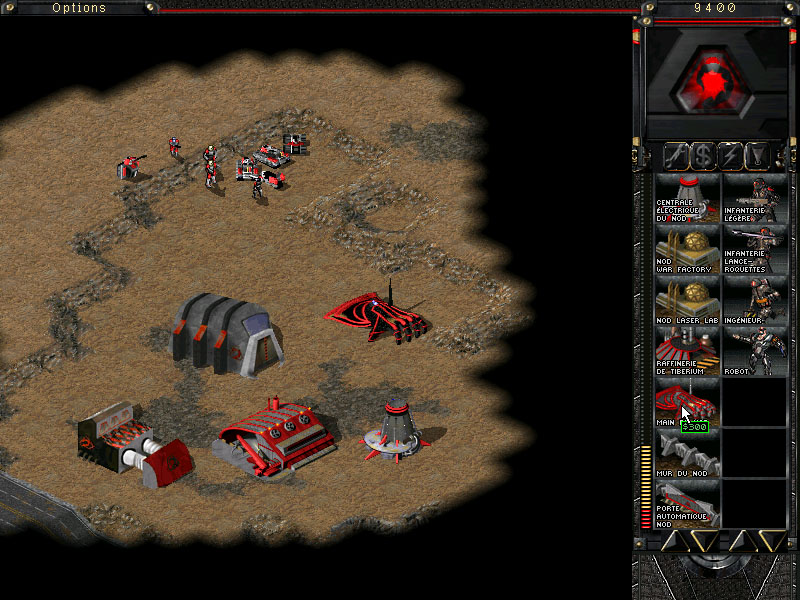
Task: Build a Centrale Électrique du Nod
Action: [x=687, y=198]
